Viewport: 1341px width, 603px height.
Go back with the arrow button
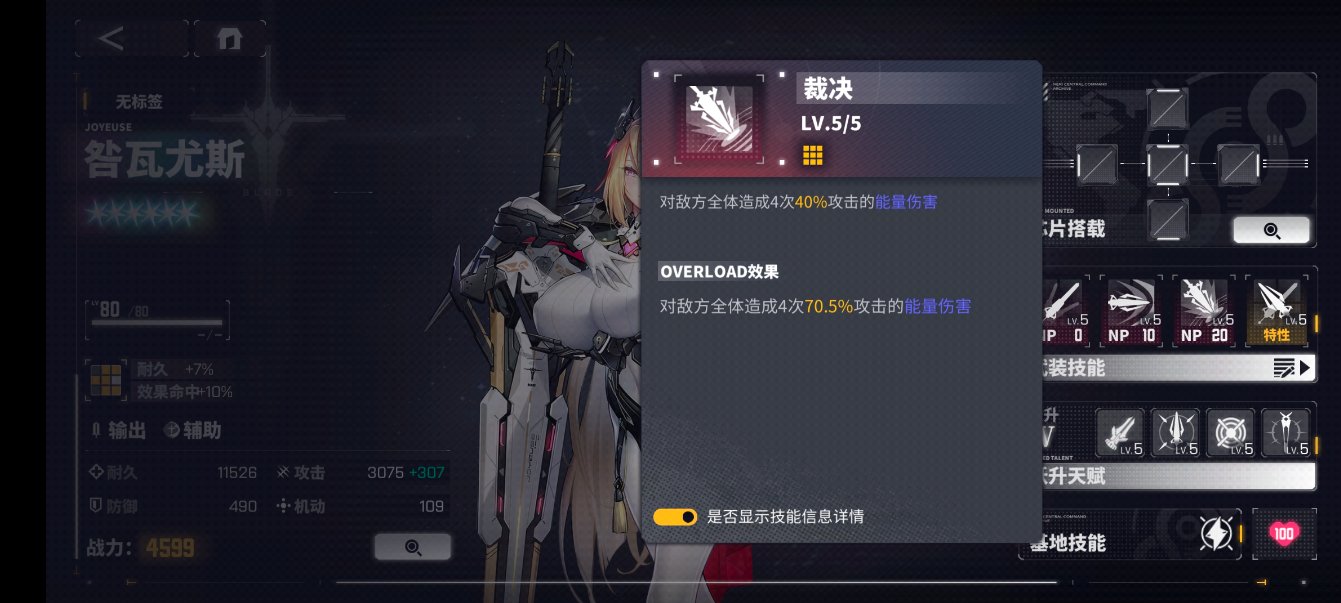tap(112, 39)
